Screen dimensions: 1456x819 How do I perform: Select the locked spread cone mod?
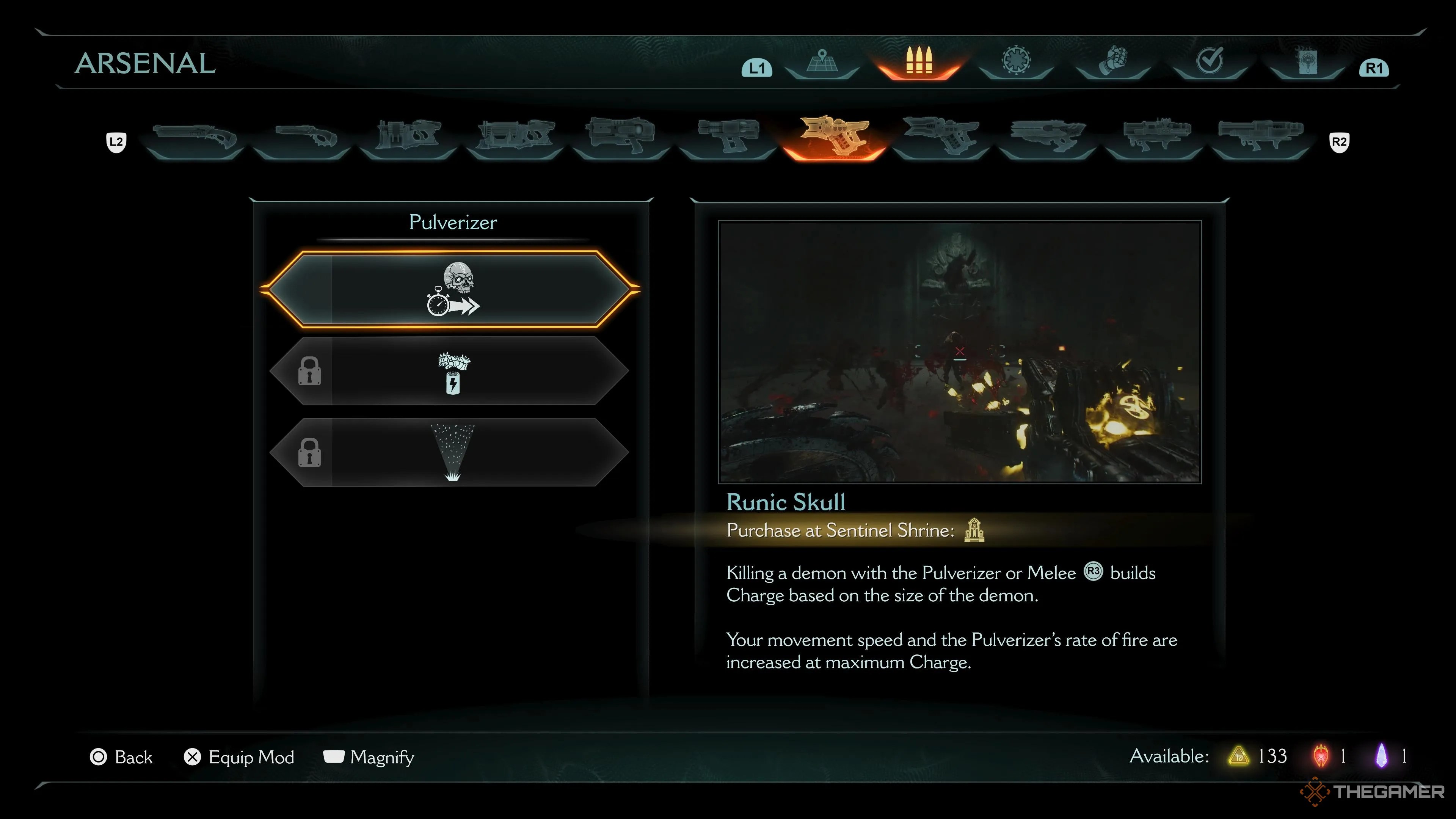click(x=450, y=452)
